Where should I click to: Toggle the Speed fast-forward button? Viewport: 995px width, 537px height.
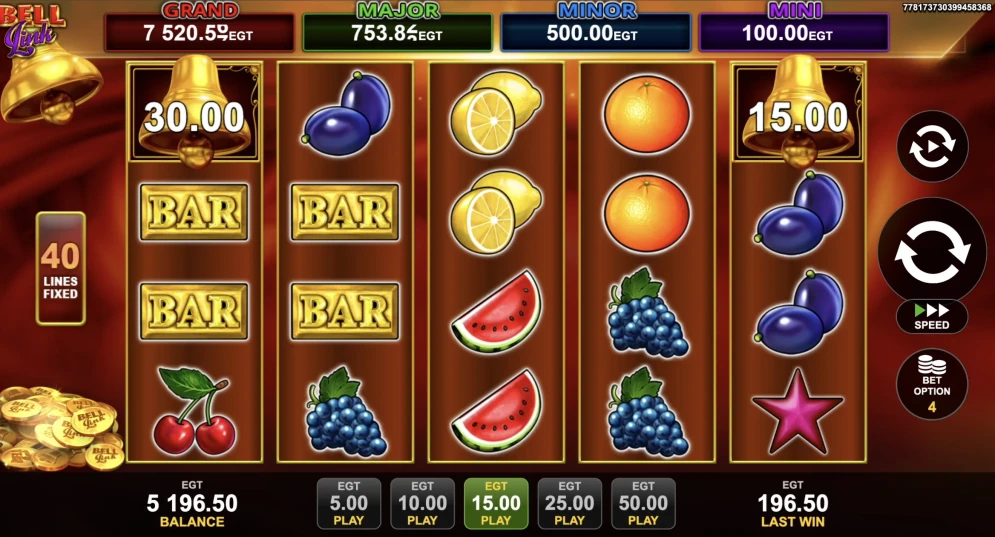(x=931, y=316)
